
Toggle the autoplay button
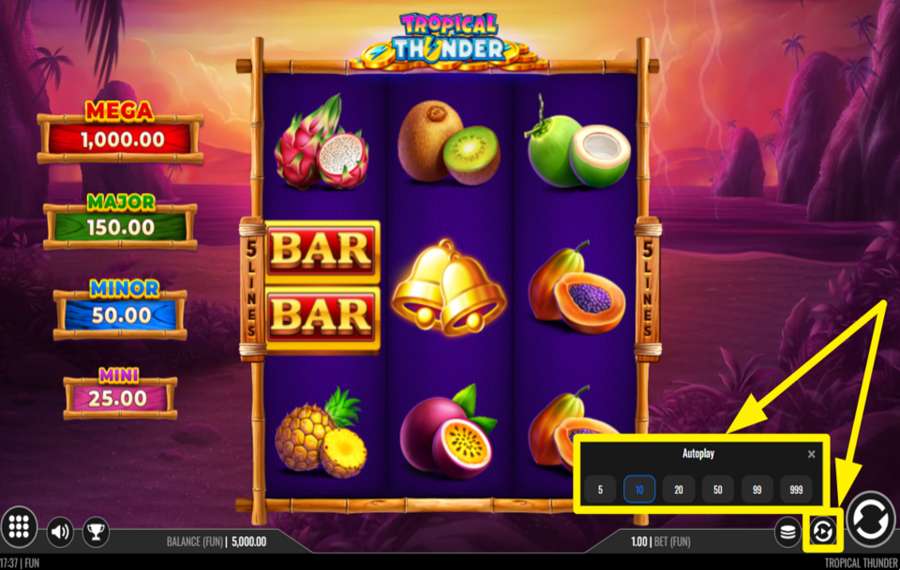click(x=822, y=531)
